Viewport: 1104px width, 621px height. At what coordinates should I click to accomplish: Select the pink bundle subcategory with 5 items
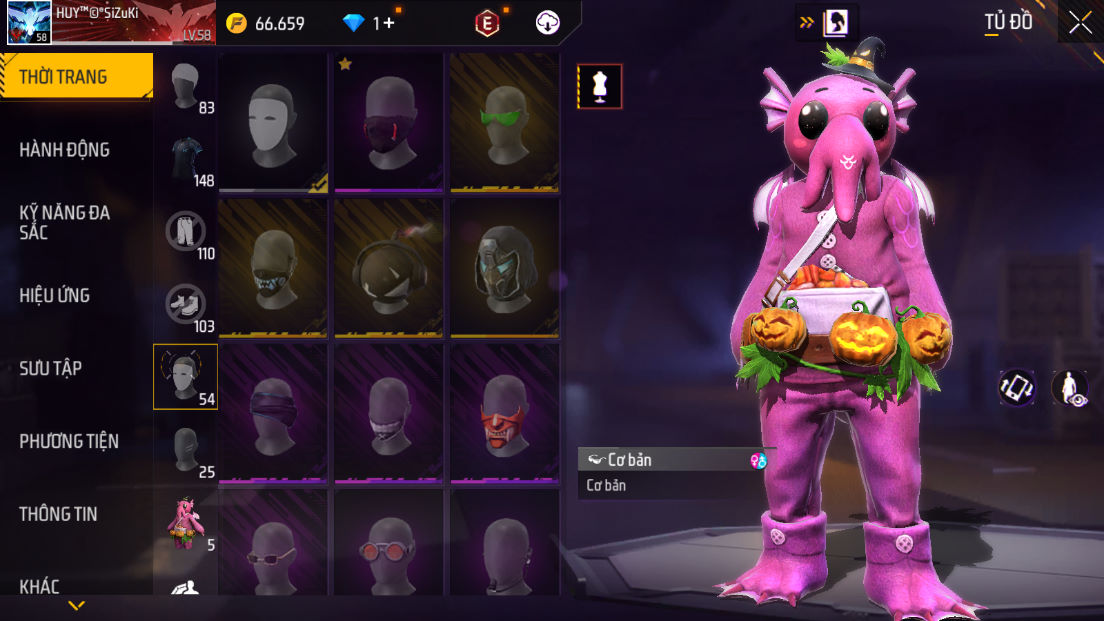(x=186, y=524)
